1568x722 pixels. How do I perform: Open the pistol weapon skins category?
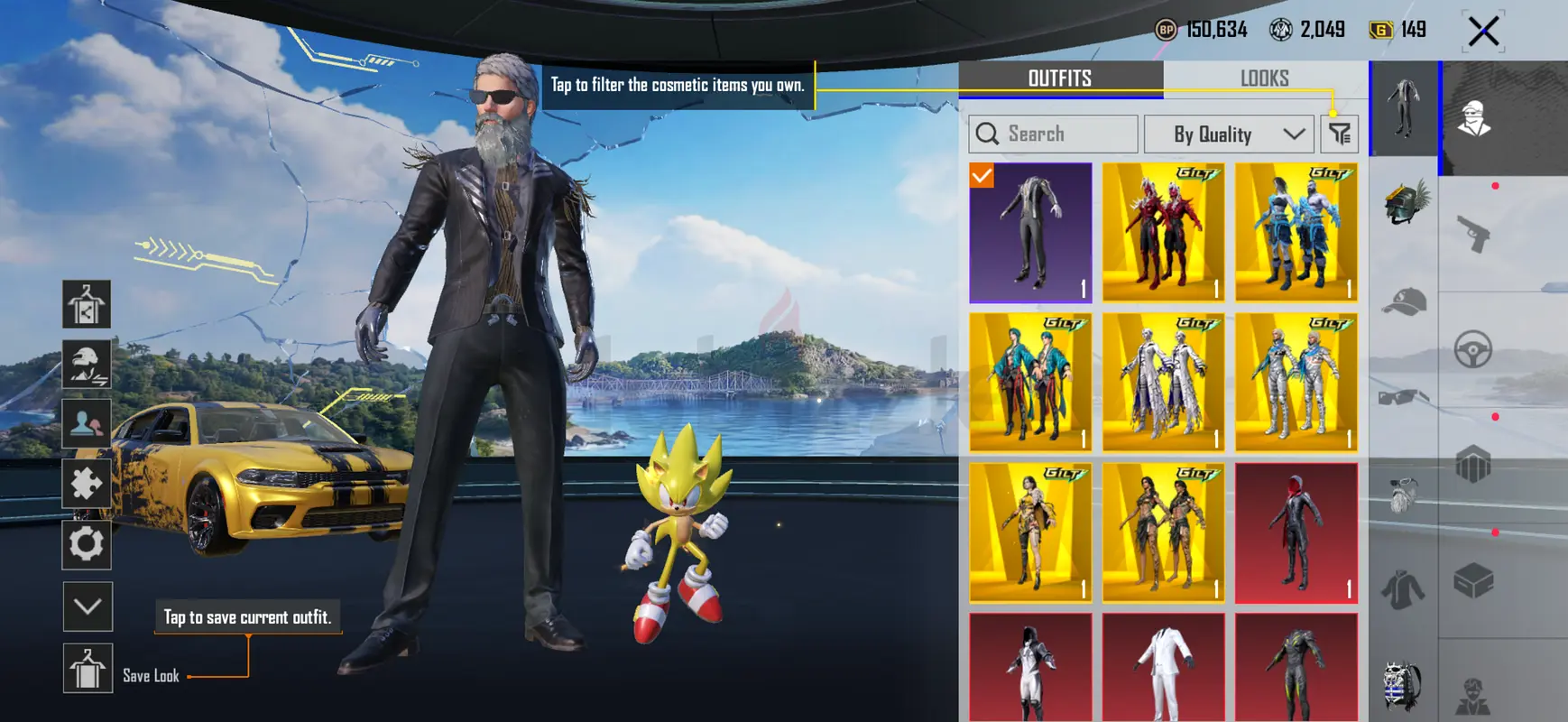point(1473,234)
